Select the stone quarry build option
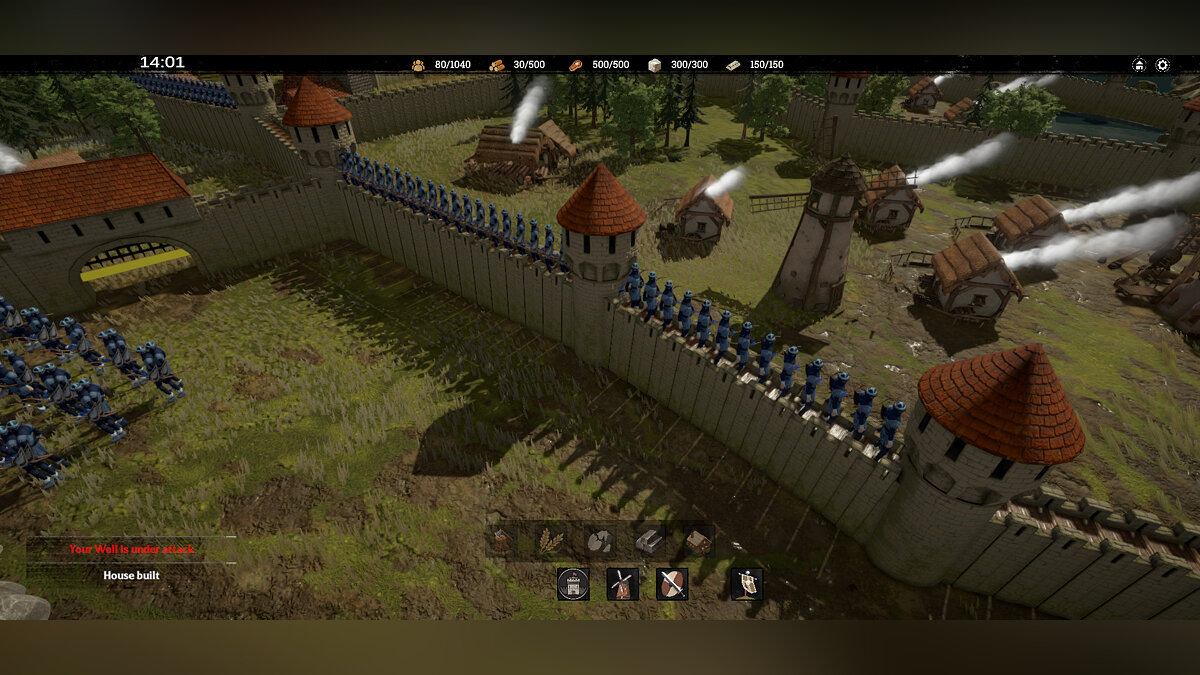 [x=599, y=541]
